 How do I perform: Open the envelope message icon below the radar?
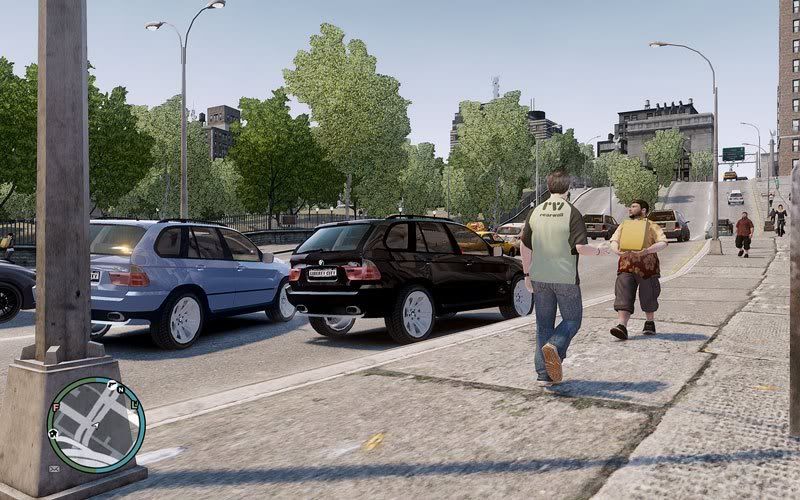[x=54, y=469]
